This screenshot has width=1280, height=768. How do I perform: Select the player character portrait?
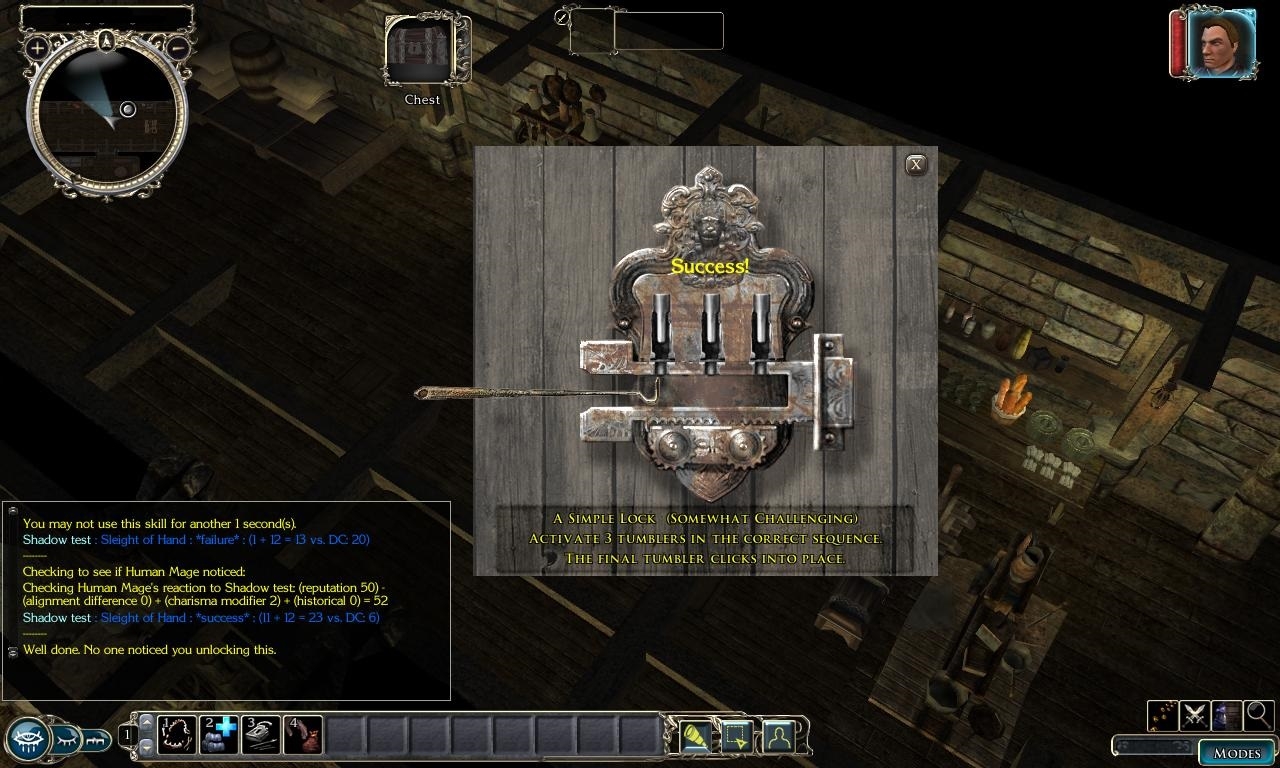click(1220, 45)
